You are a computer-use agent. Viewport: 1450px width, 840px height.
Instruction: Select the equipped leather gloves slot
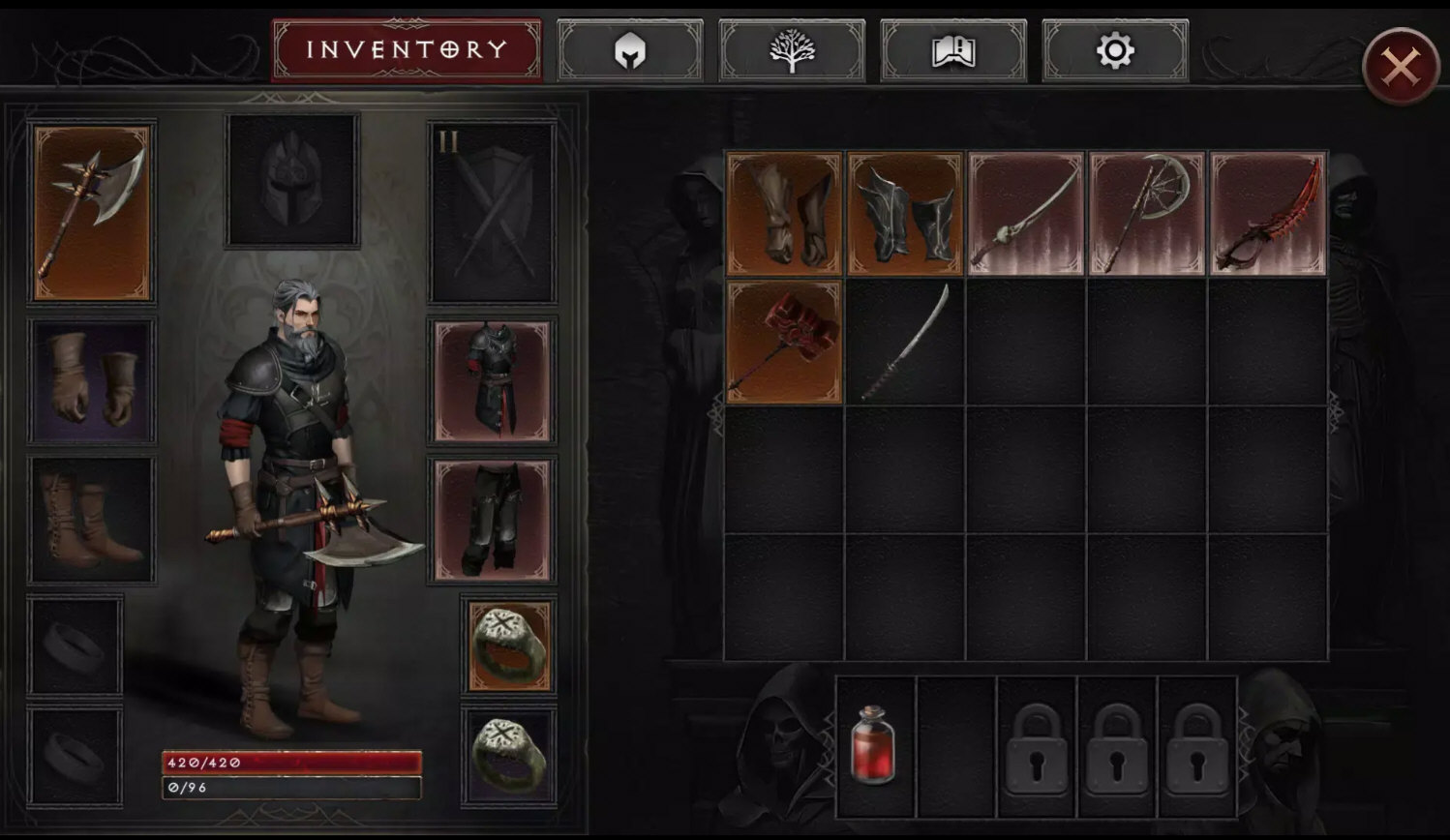pyautogui.click(x=93, y=382)
